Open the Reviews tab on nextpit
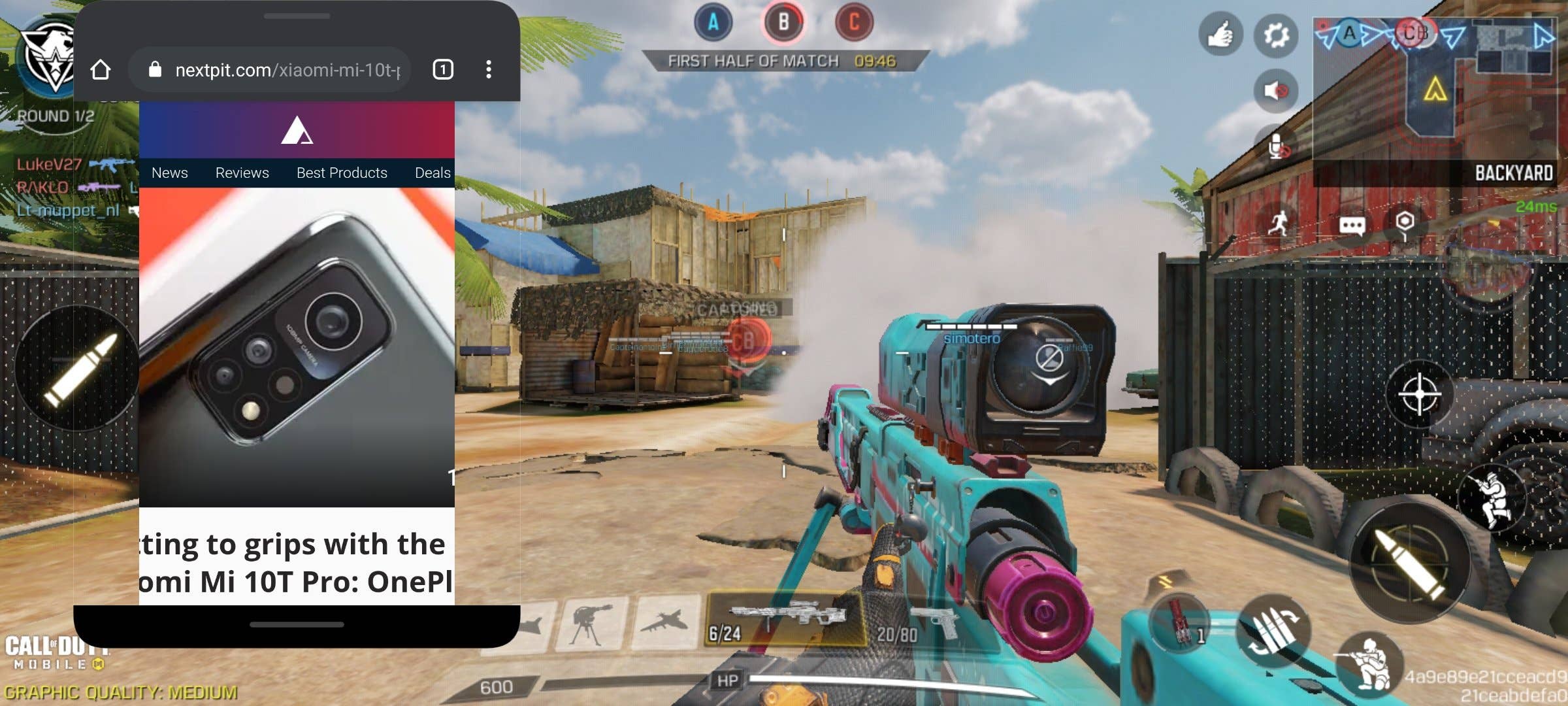Screen dimensions: 1568x706 coord(242,173)
